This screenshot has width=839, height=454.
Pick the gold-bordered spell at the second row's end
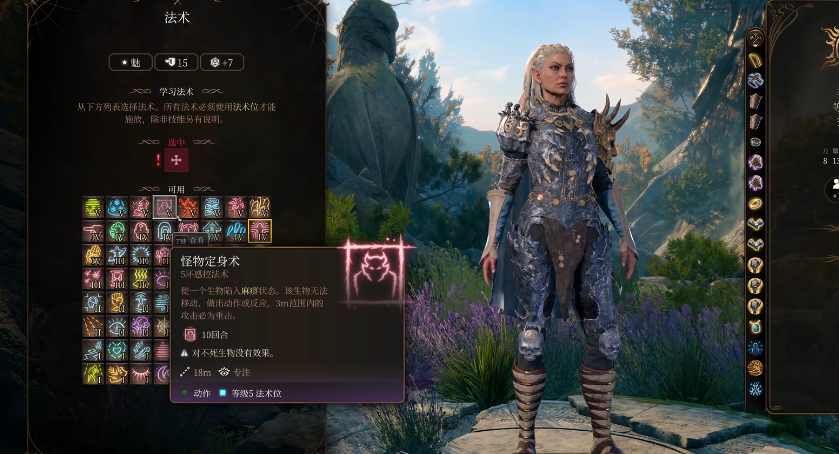tap(260, 231)
